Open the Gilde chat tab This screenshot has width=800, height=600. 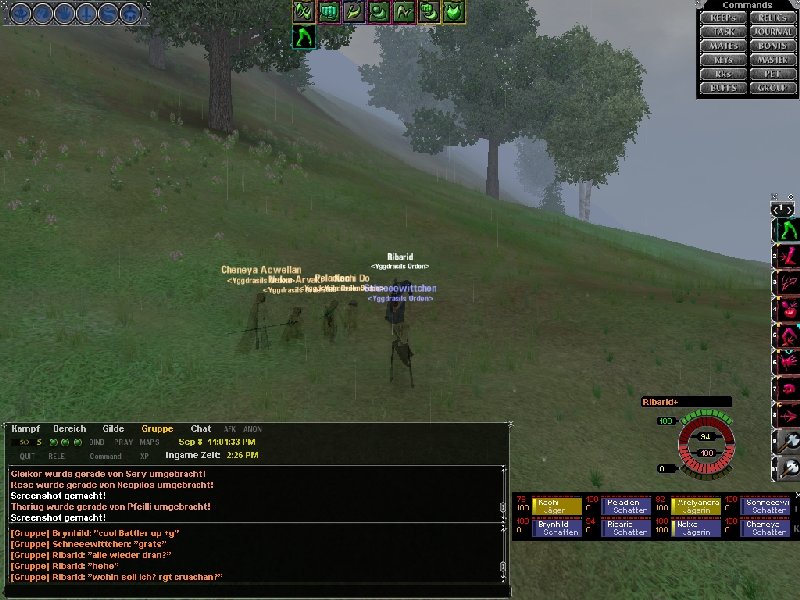pyautogui.click(x=113, y=429)
